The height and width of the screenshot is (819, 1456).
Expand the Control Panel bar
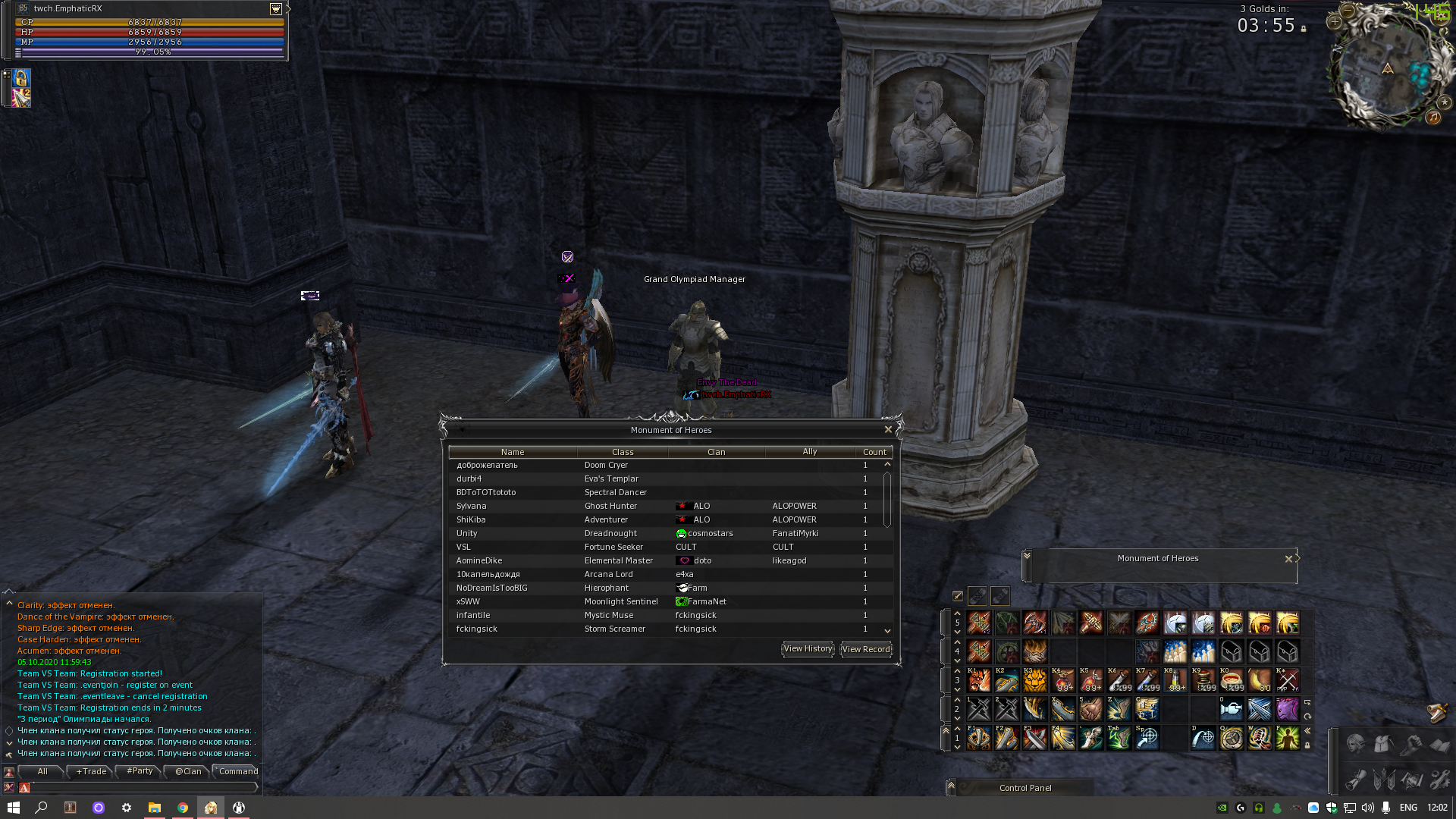click(x=951, y=787)
